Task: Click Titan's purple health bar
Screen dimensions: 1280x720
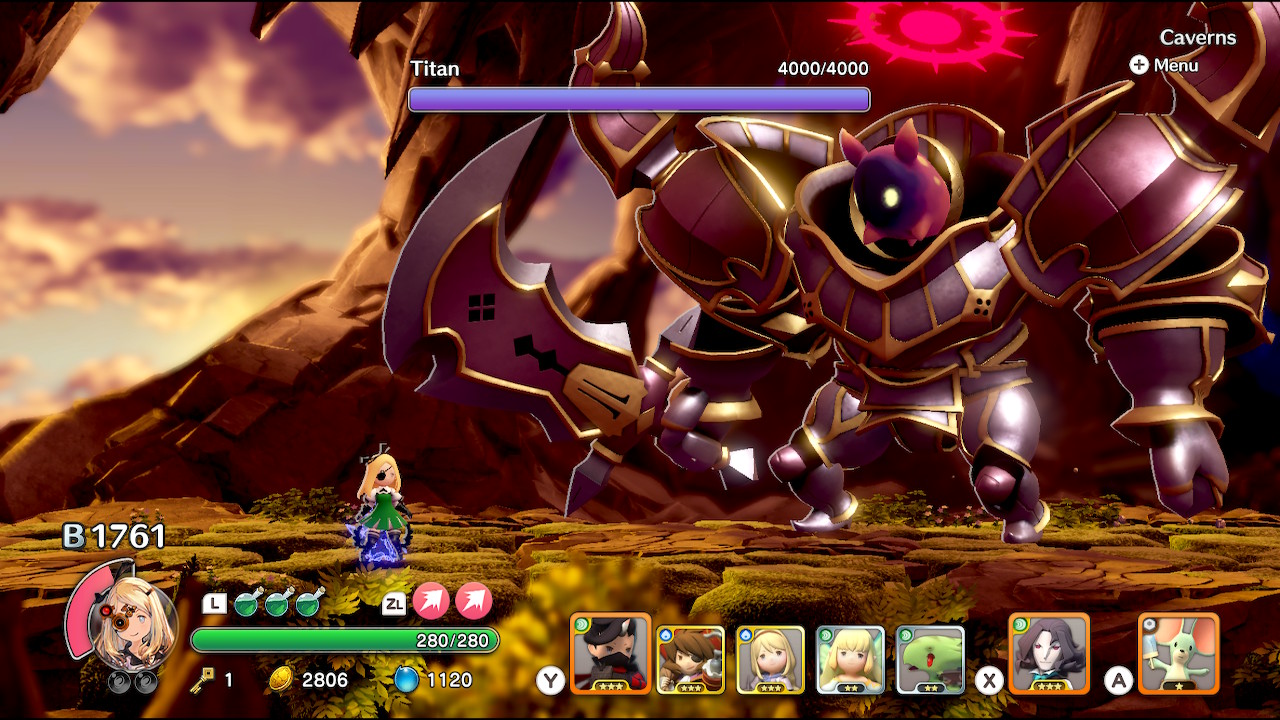Action: click(x=640, y=99)
